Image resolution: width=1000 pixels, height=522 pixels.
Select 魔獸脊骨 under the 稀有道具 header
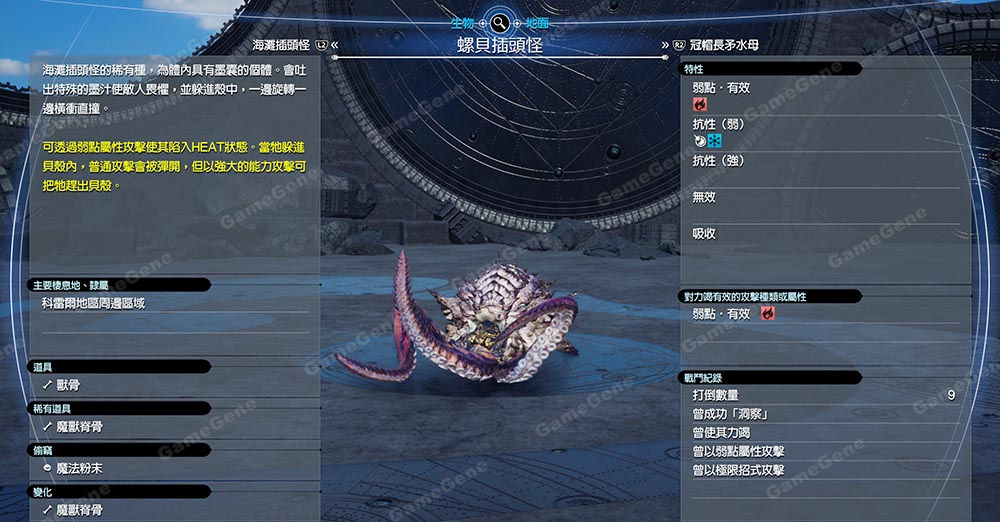(x=79, y=427)
